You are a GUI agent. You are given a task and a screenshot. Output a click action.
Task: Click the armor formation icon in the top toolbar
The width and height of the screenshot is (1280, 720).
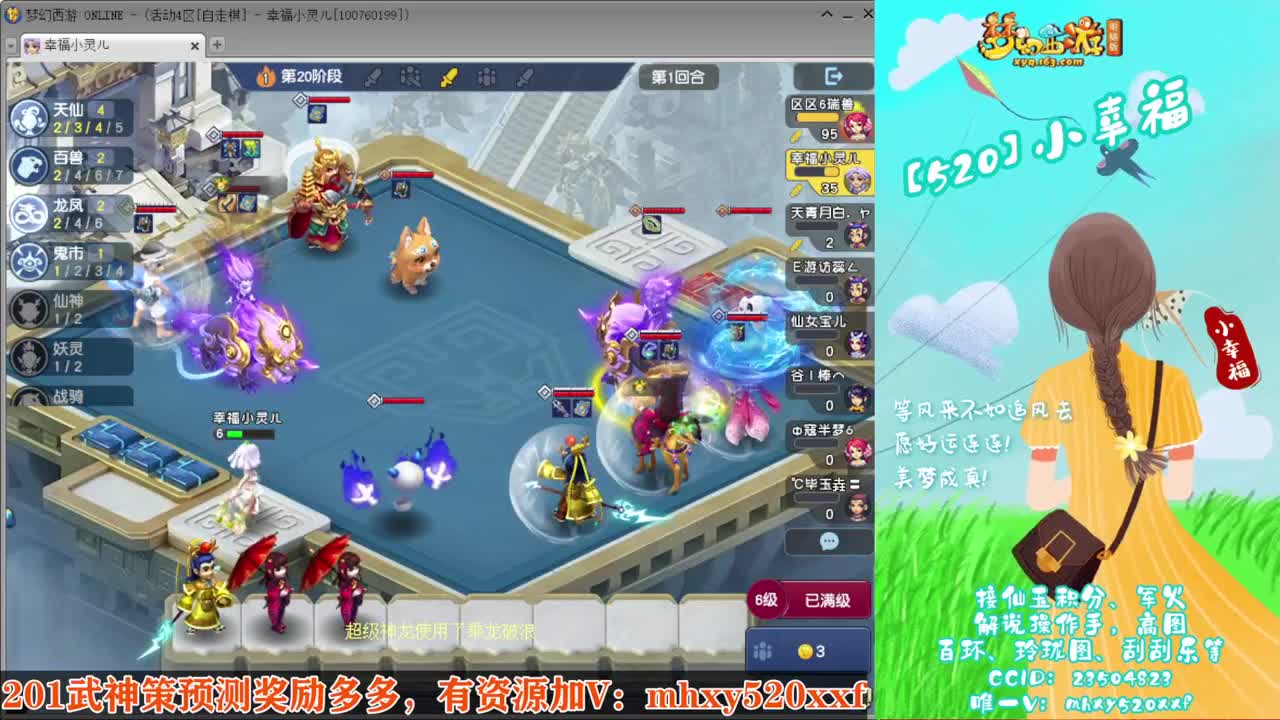point(487,76)
